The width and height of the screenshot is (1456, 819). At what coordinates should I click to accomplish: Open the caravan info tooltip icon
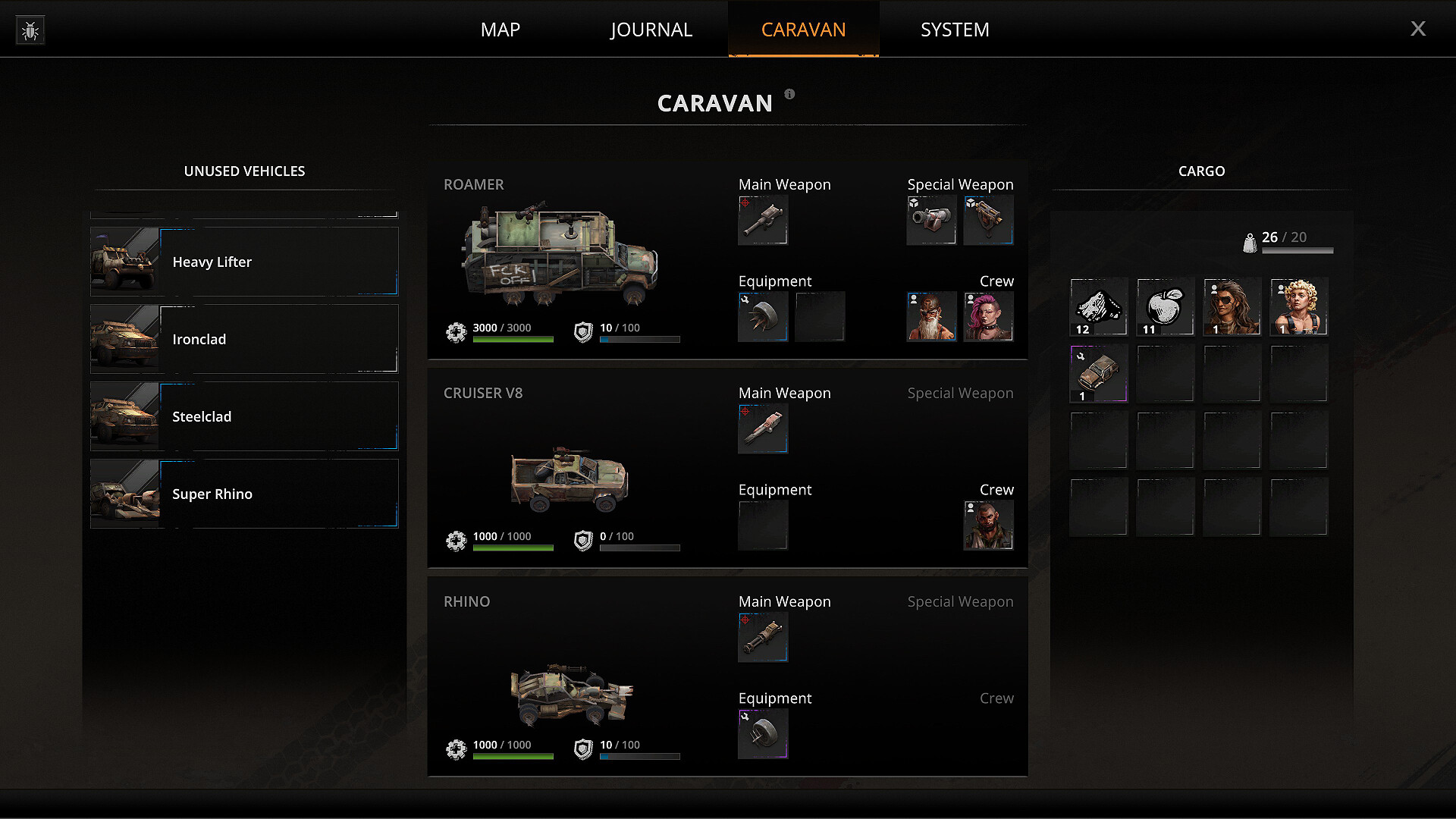tap(789, 94)
